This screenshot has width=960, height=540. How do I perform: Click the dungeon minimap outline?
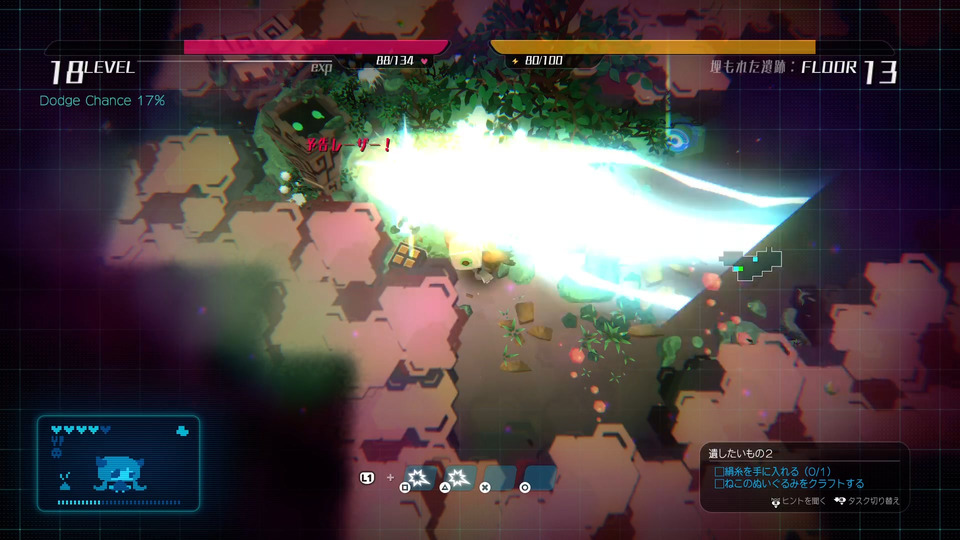(x=755, y=264)
